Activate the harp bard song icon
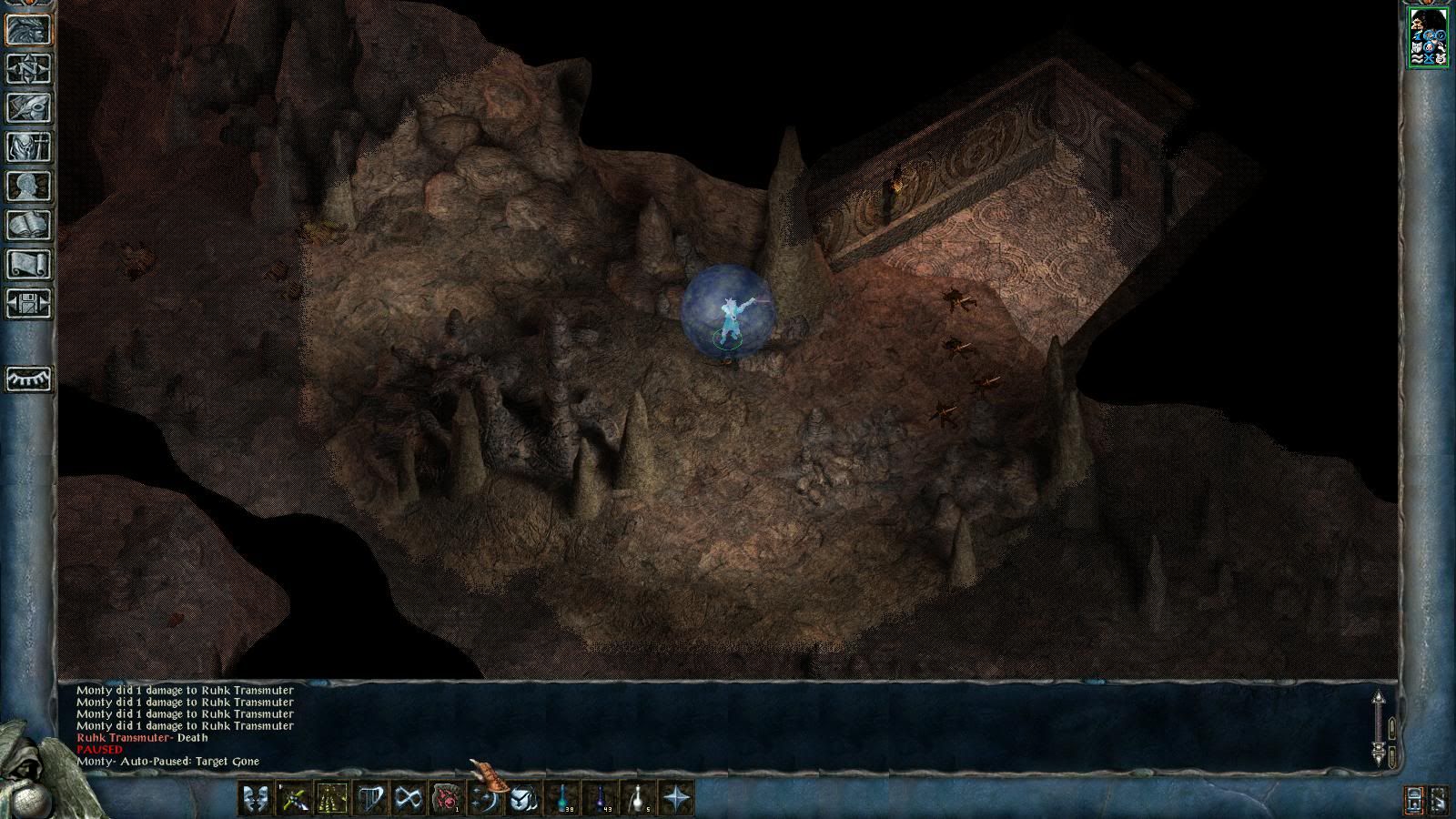The width and height of the screenshot is (1456, 819). click(371, 798)
